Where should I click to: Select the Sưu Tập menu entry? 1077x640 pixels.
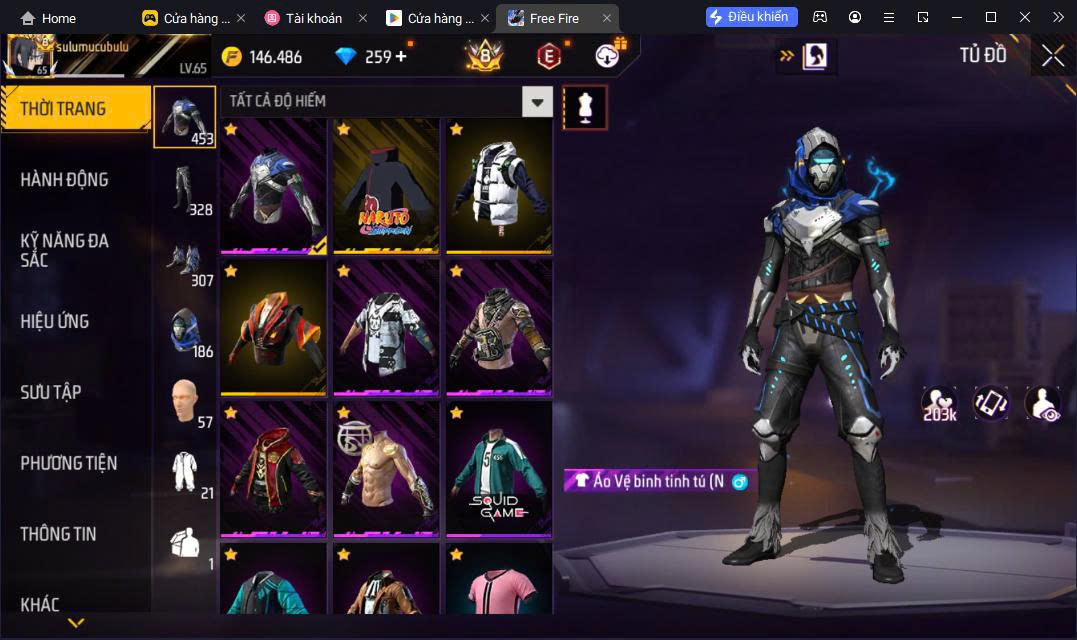tap(51, 392)
